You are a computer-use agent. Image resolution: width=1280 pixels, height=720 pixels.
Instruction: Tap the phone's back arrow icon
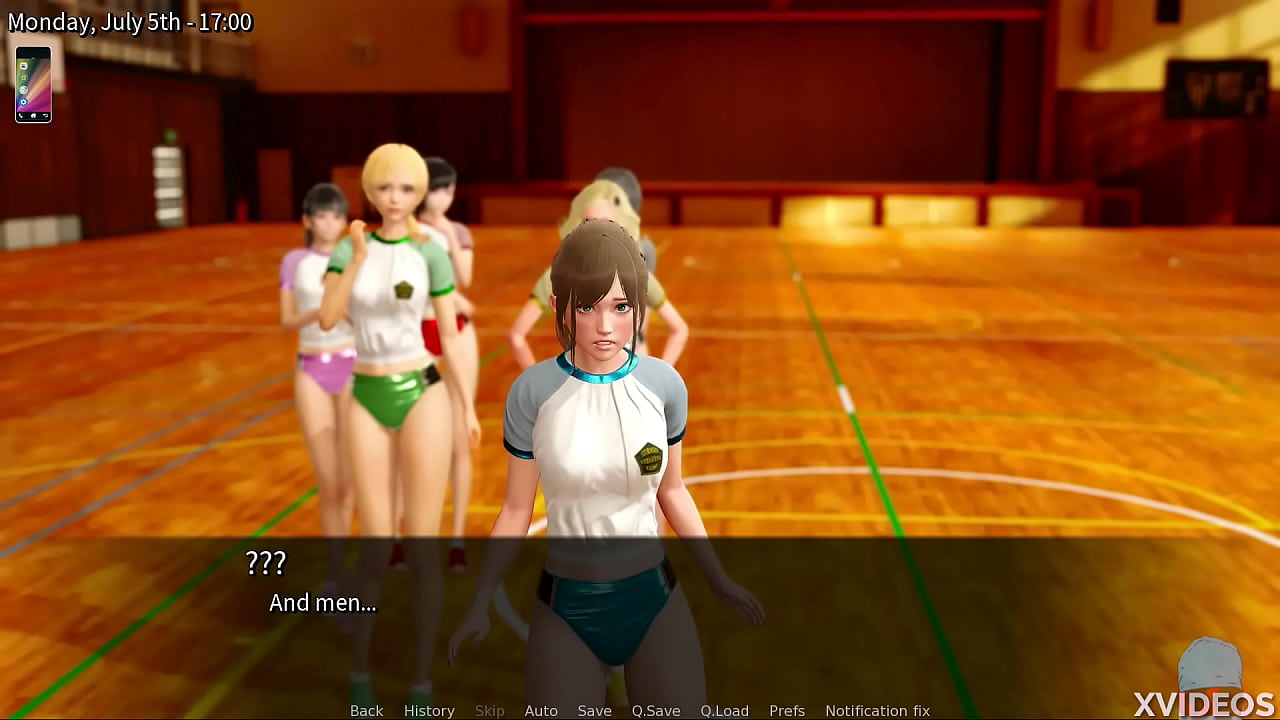(x=45, y=115)
